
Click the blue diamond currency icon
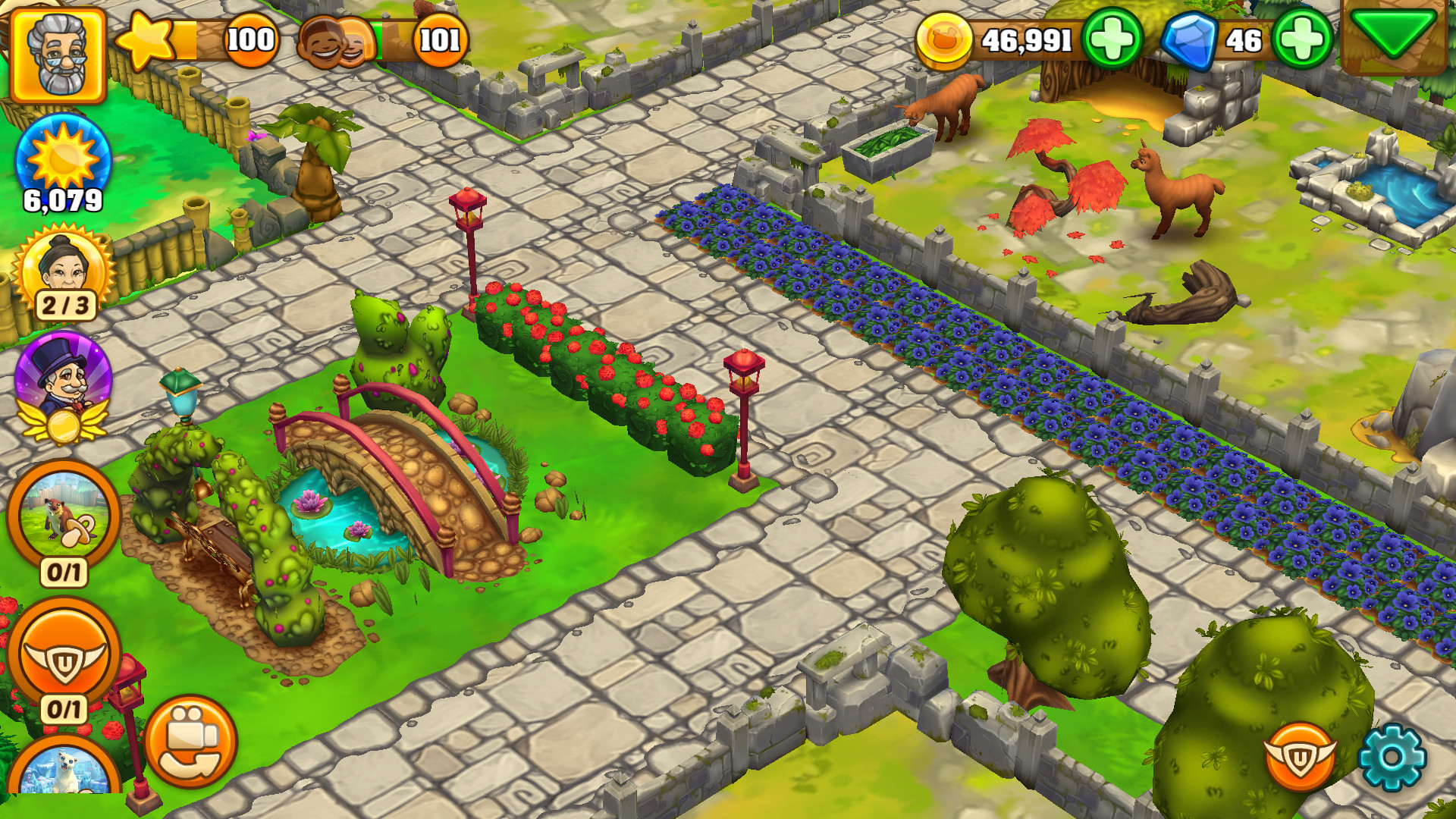1195,43
